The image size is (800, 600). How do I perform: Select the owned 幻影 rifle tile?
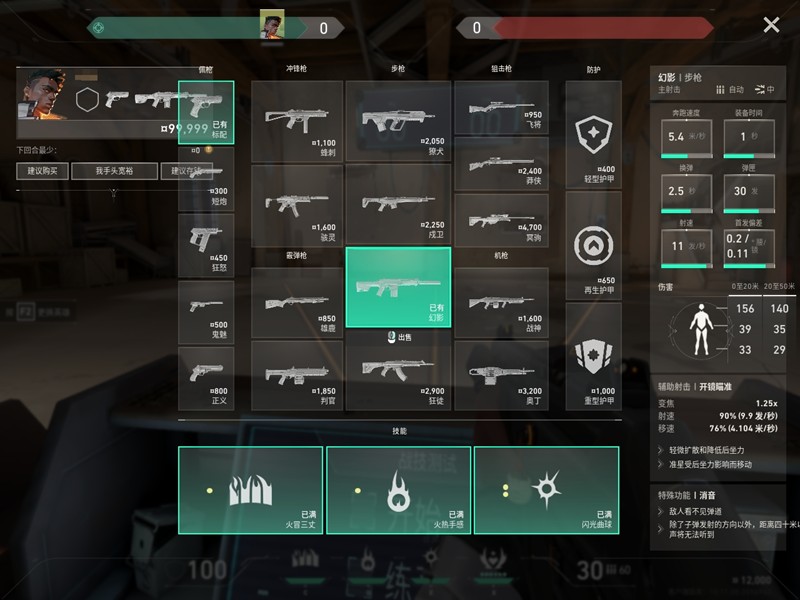(398, 287)
